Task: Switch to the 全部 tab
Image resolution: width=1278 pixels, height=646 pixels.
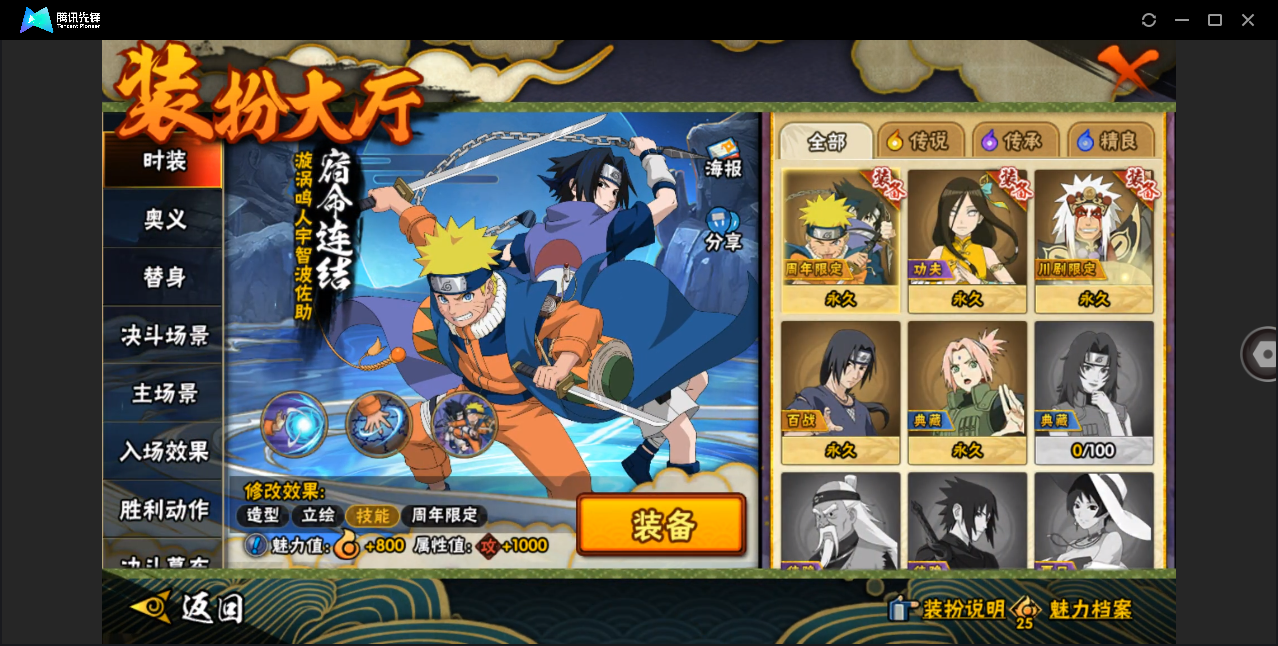Action: click(826, 141)
